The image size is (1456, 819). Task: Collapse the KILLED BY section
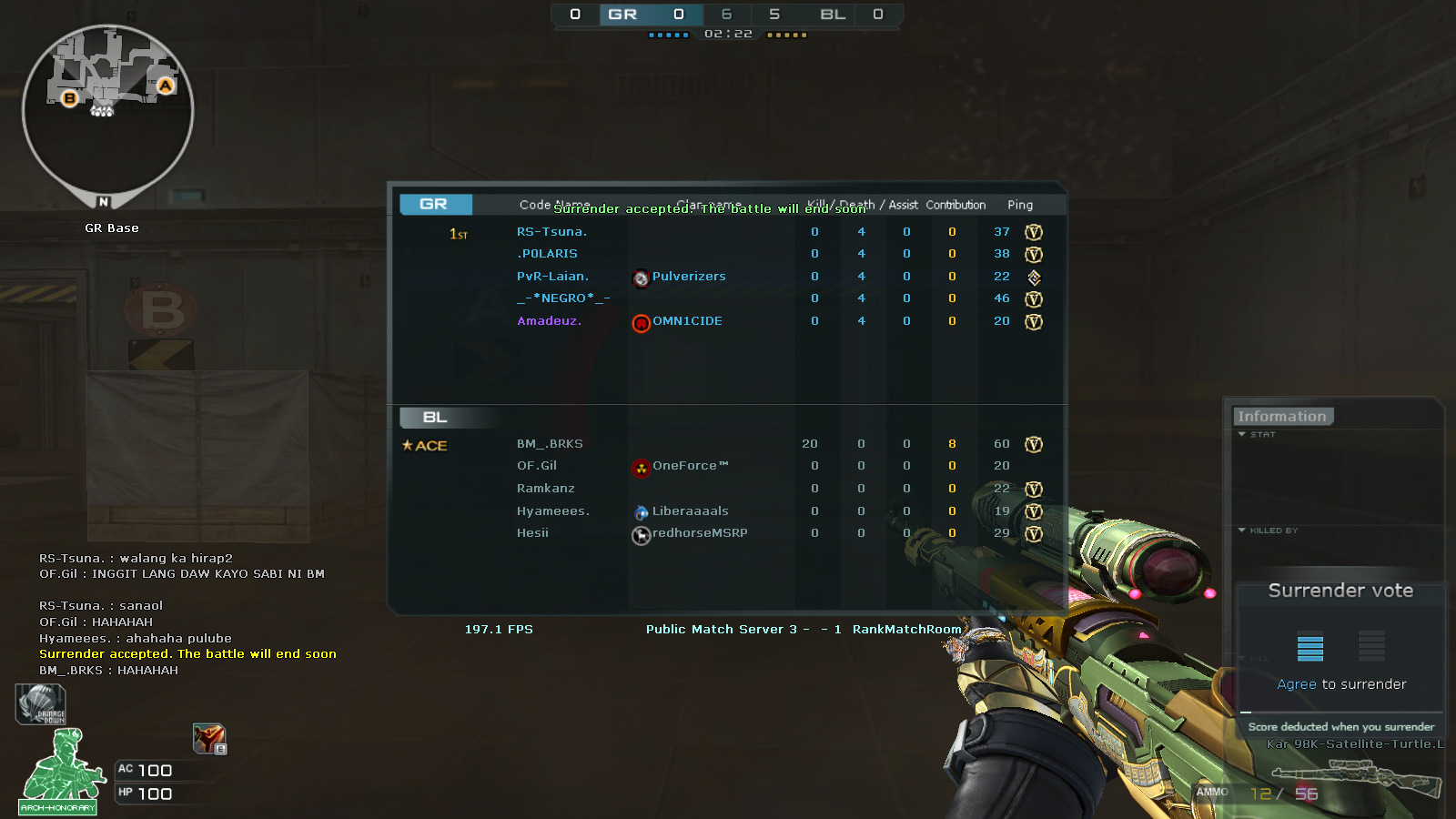(1241, 531)
